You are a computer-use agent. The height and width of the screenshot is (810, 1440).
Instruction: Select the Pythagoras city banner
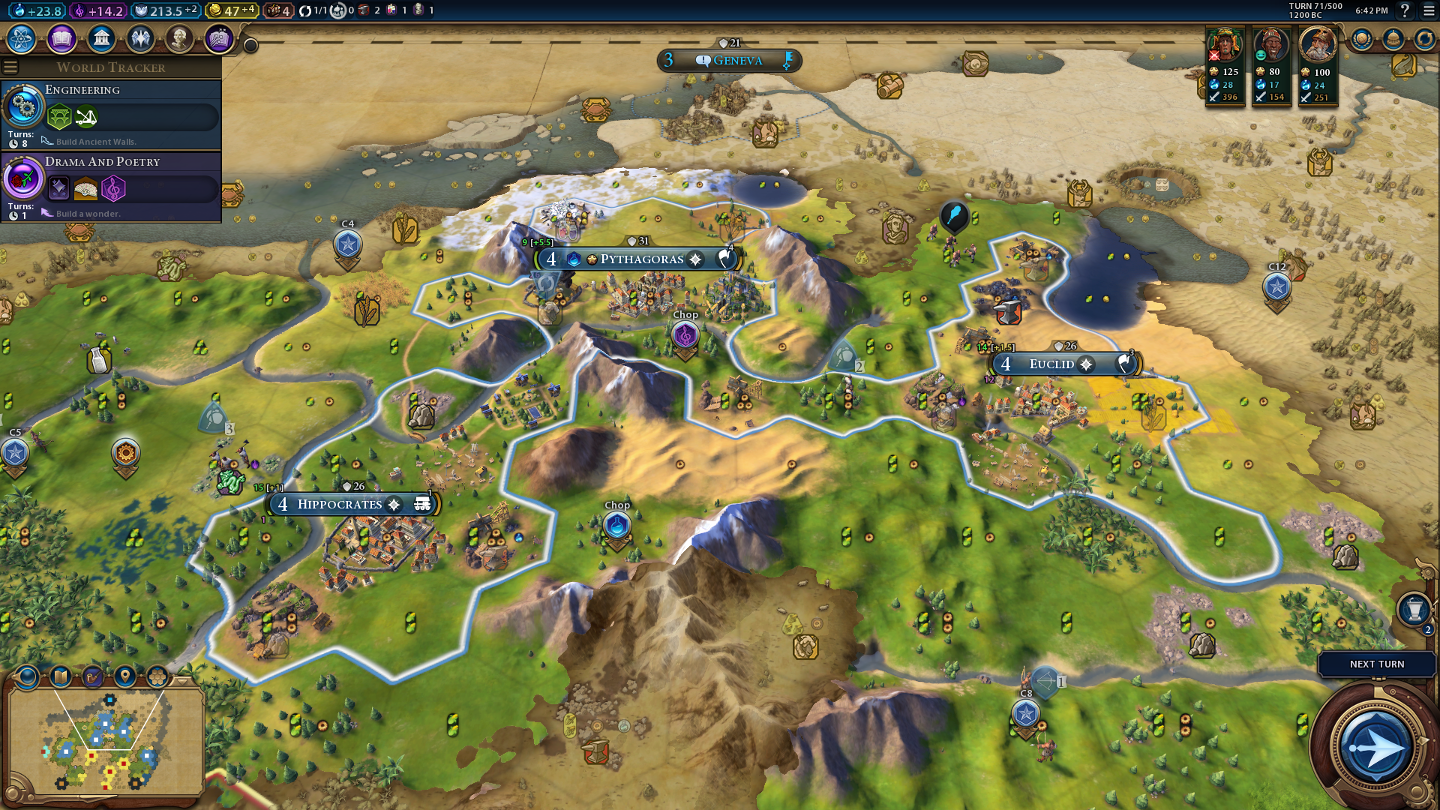(640, 259)
